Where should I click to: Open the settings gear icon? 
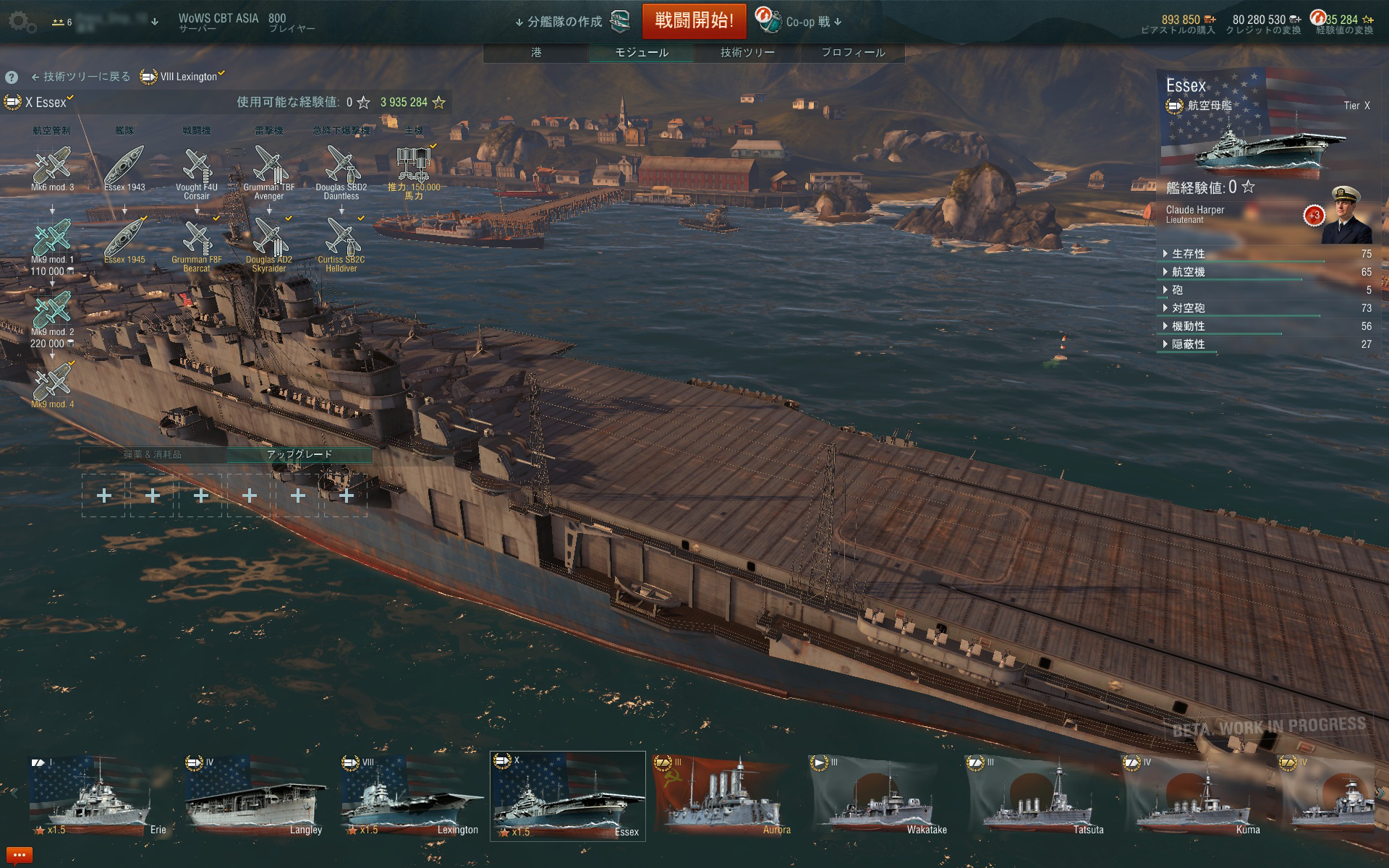coord(22,22)
